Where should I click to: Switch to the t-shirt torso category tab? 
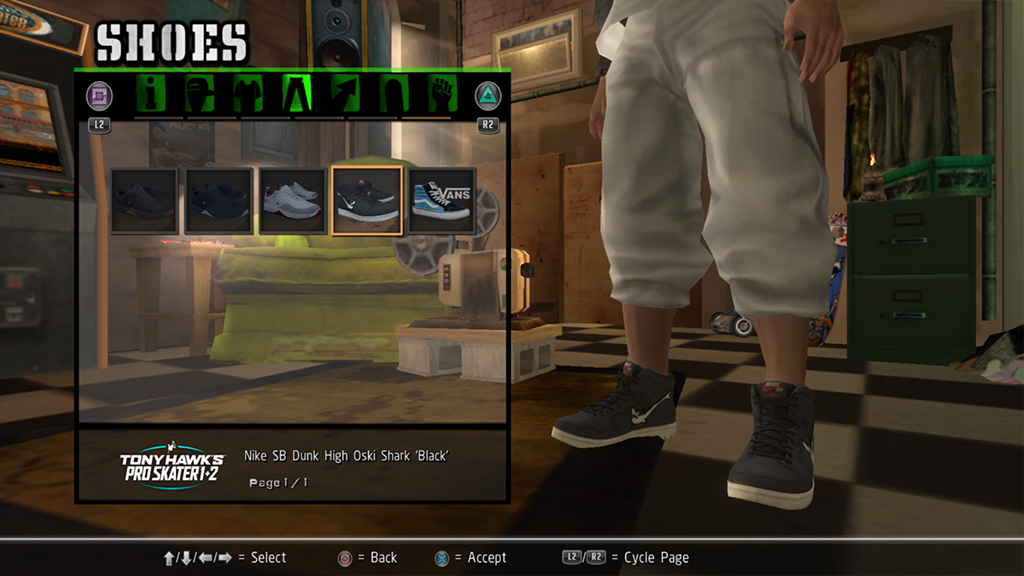point(248,94)
